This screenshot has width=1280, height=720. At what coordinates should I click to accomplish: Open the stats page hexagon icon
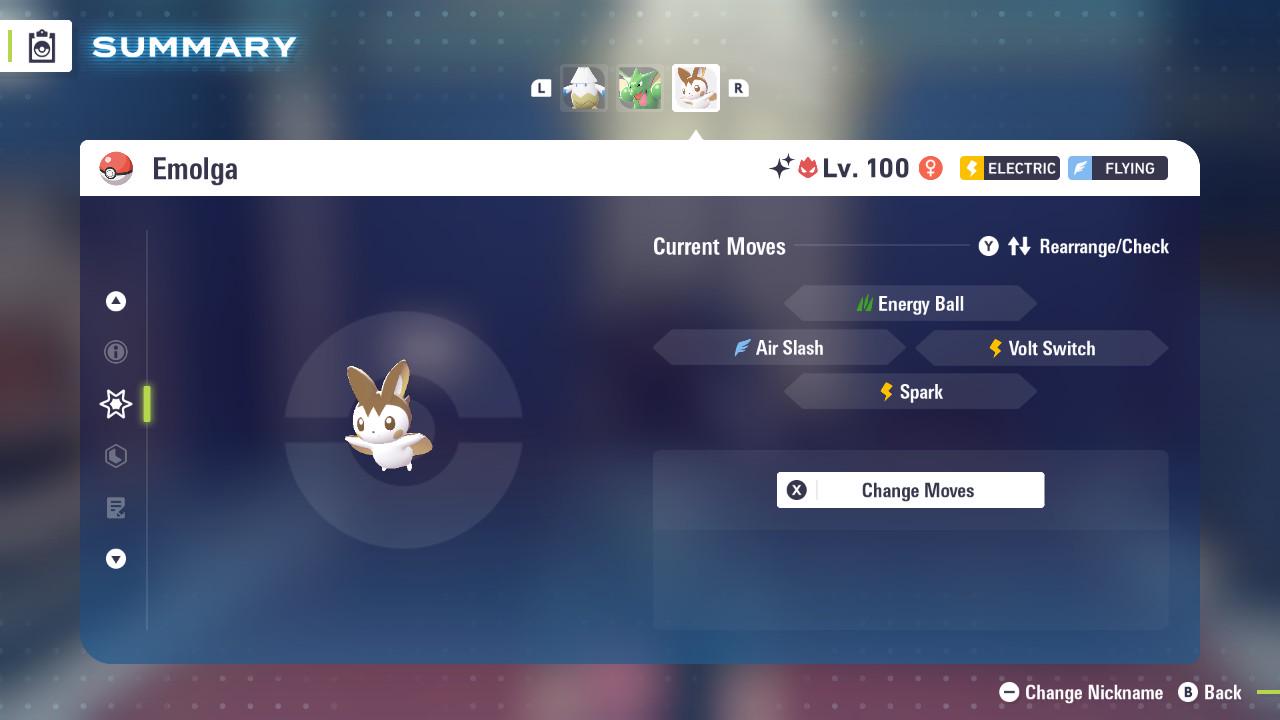tap(116, 456)
